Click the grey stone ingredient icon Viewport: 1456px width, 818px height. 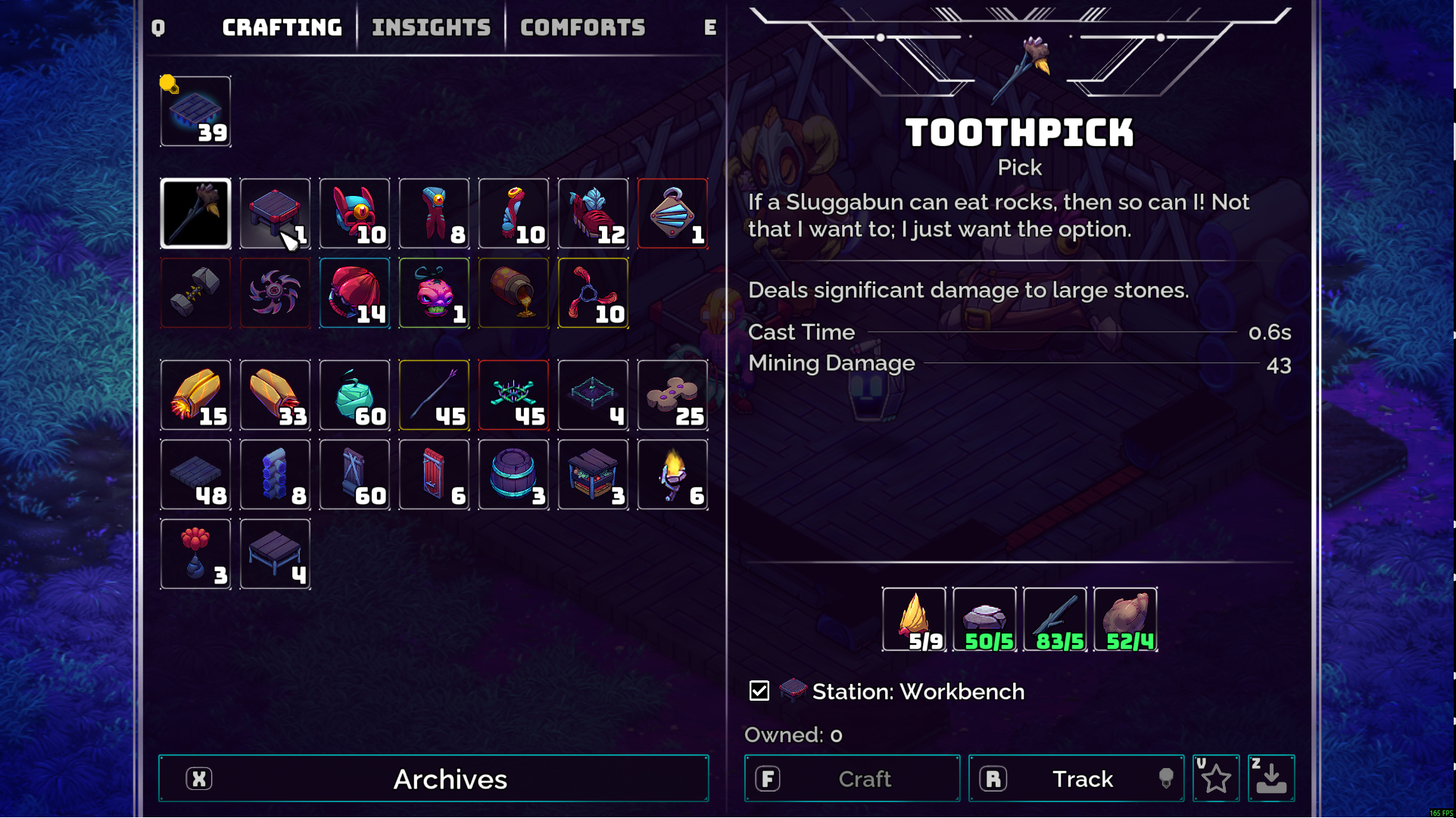click(984, 620)
